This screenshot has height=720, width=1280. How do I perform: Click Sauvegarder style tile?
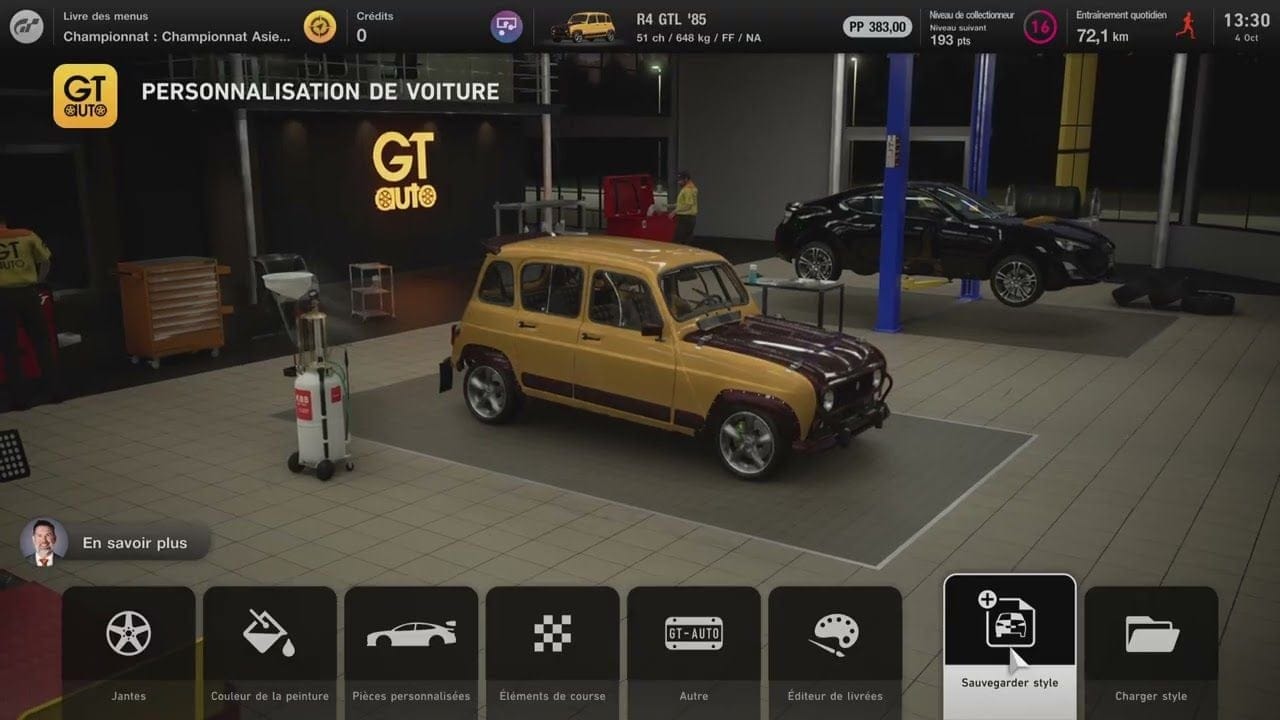coord(1010,640)
